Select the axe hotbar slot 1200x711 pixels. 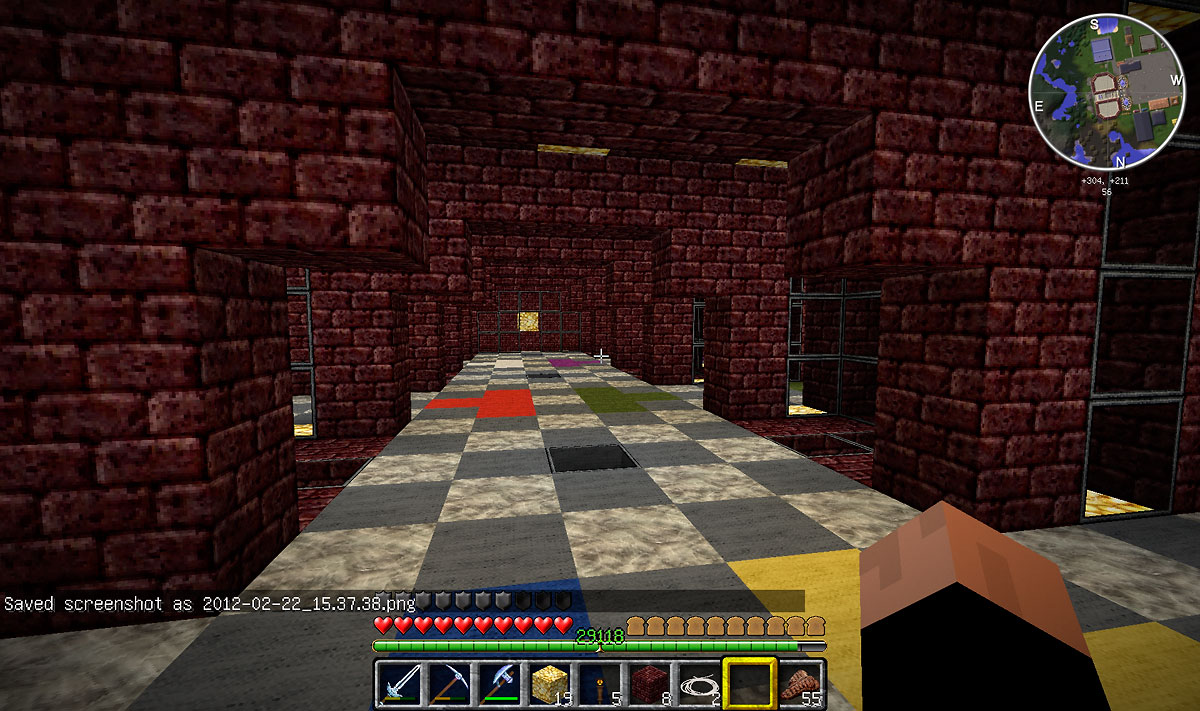[499, 684]
